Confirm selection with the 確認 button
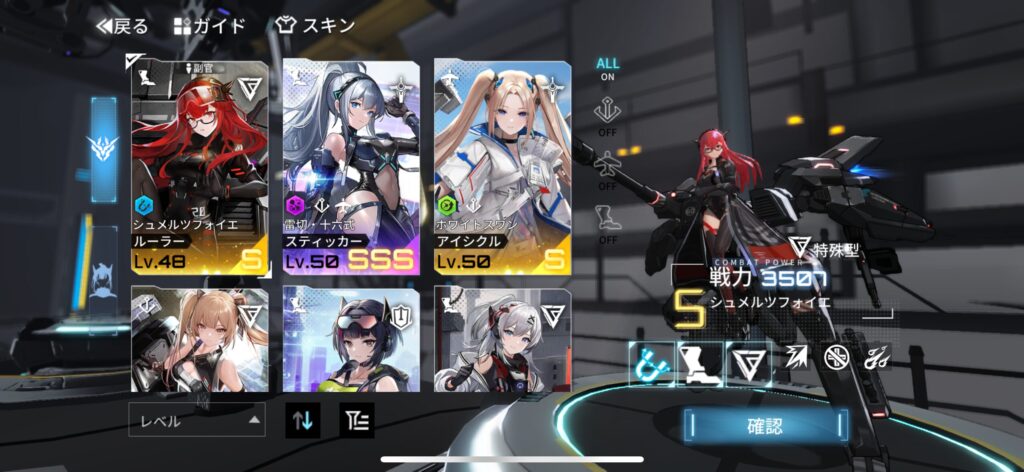The width and height of the screenshot is (1024, 472). coord(766,425)
